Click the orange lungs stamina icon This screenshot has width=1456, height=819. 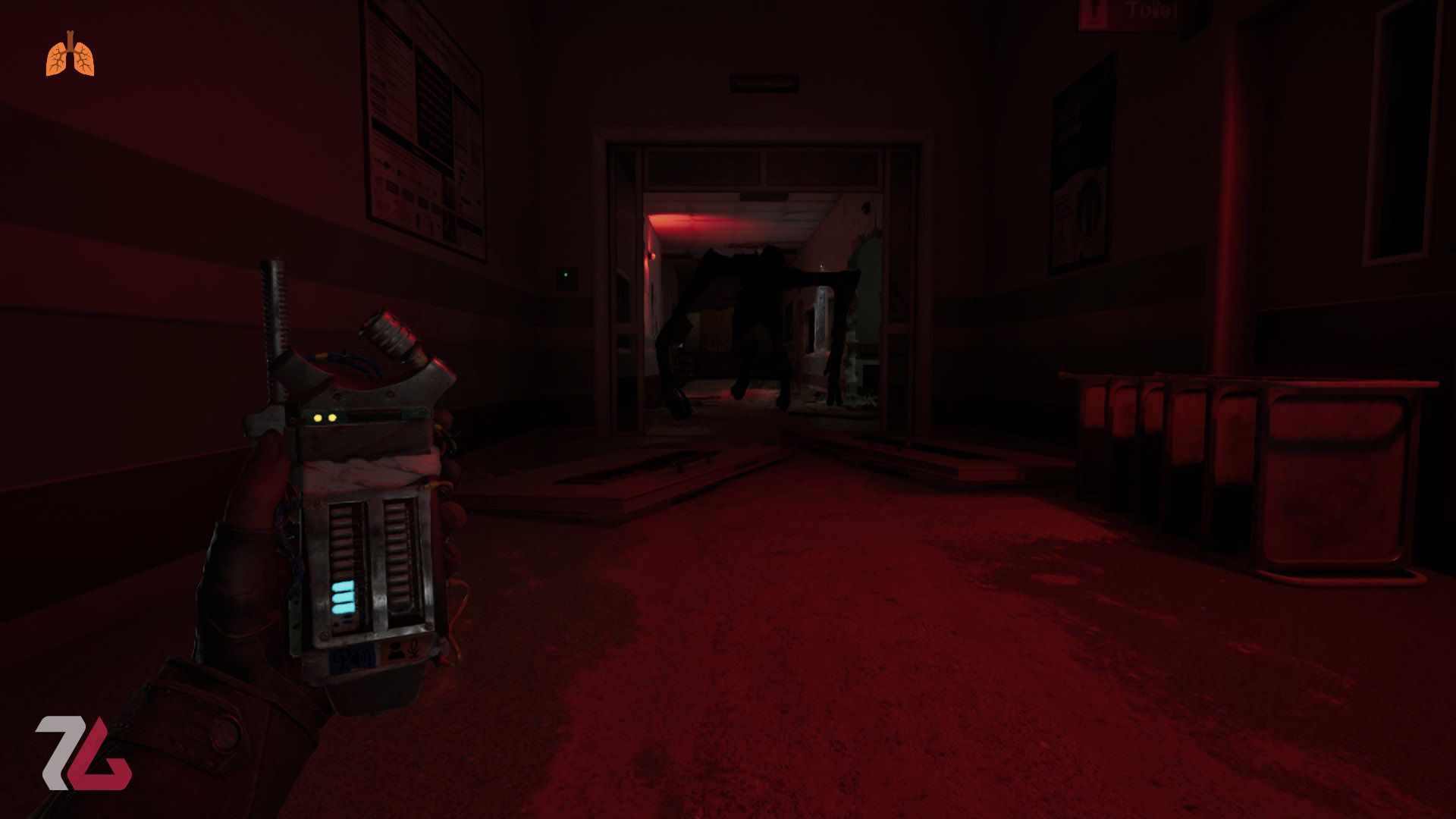71,55
